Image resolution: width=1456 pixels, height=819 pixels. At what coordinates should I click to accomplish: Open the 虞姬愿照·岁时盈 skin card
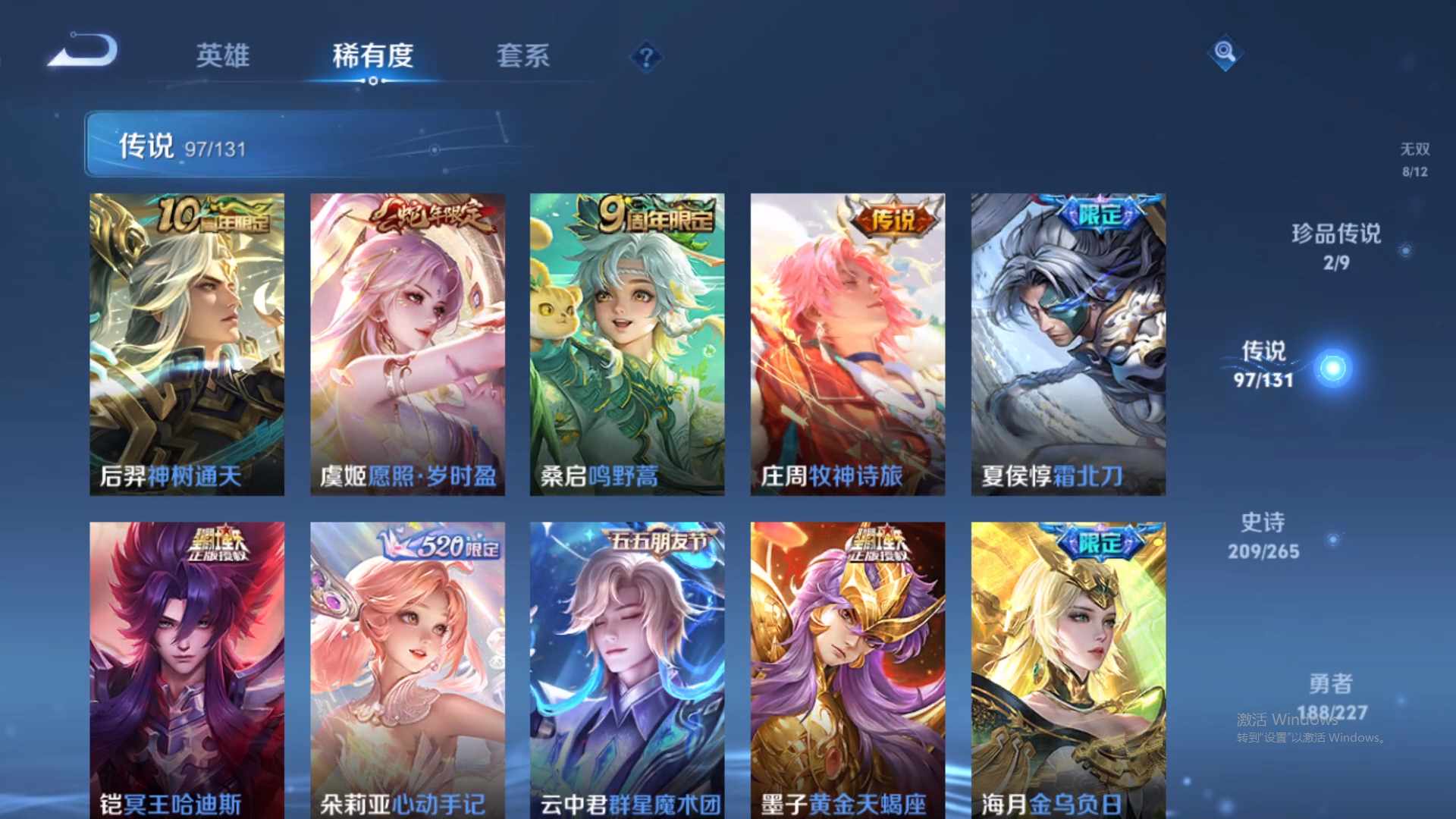coord(407,341)
